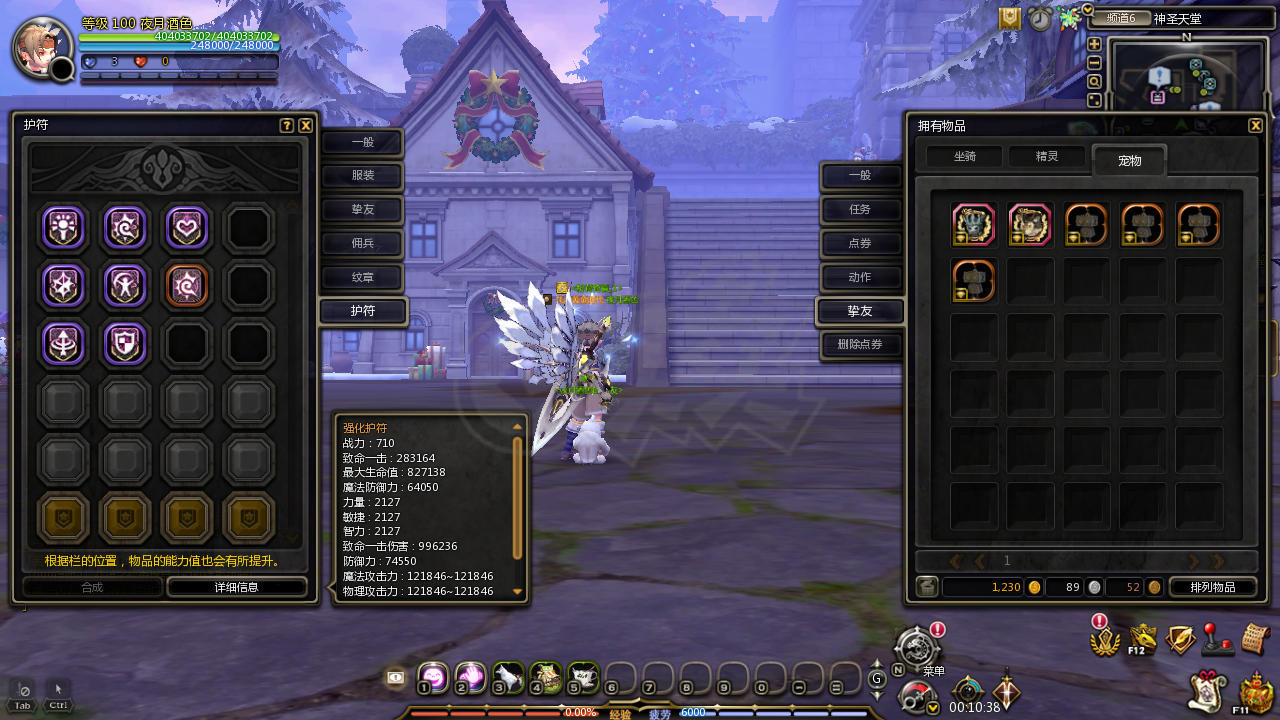The image size is (1280, 720).
Task: Open the 佣兵 mercenary tab
Action: [x=362, y=243]
